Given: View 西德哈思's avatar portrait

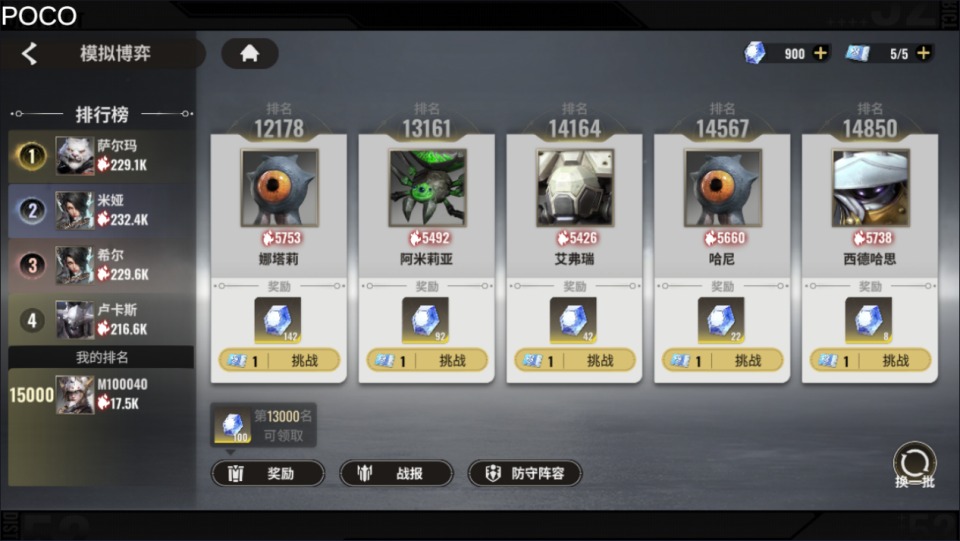Looking at the screenshot, I should (x=870, y=188).
